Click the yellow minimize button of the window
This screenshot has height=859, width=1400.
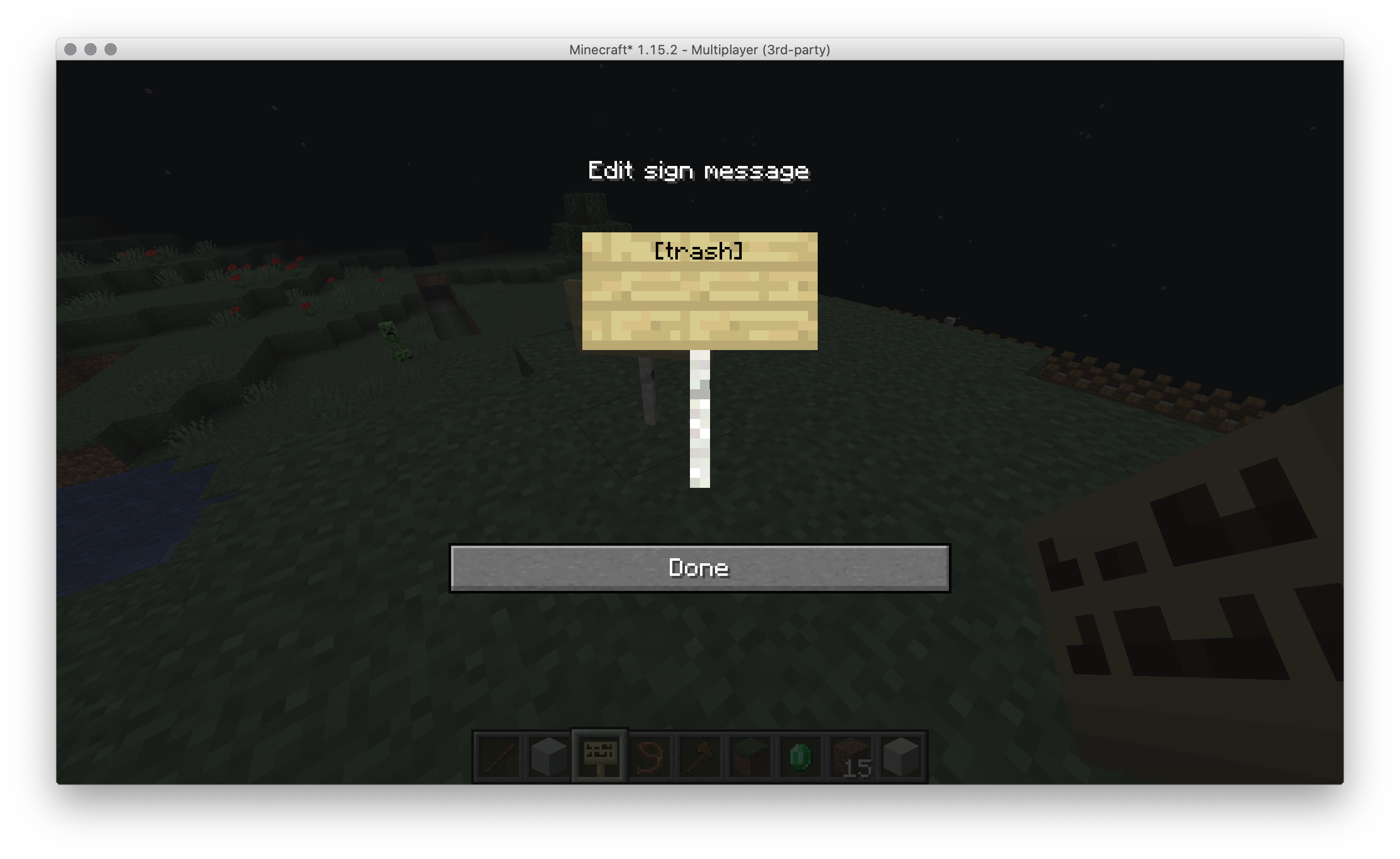coord(90,50)
